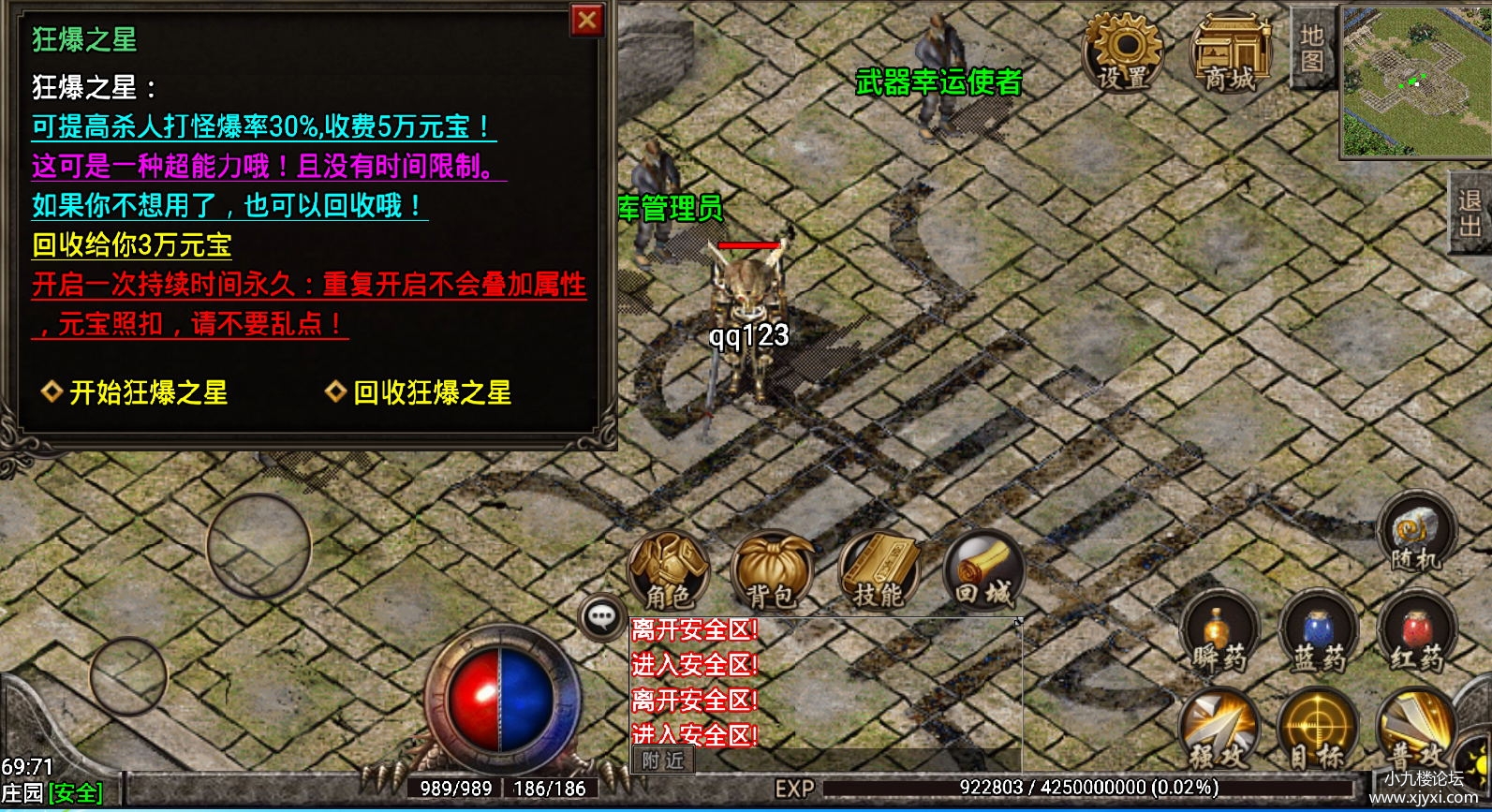Click 回收狂爆之星 to recycle the buff
This screenshot has width=1492, height=812.
420,394
